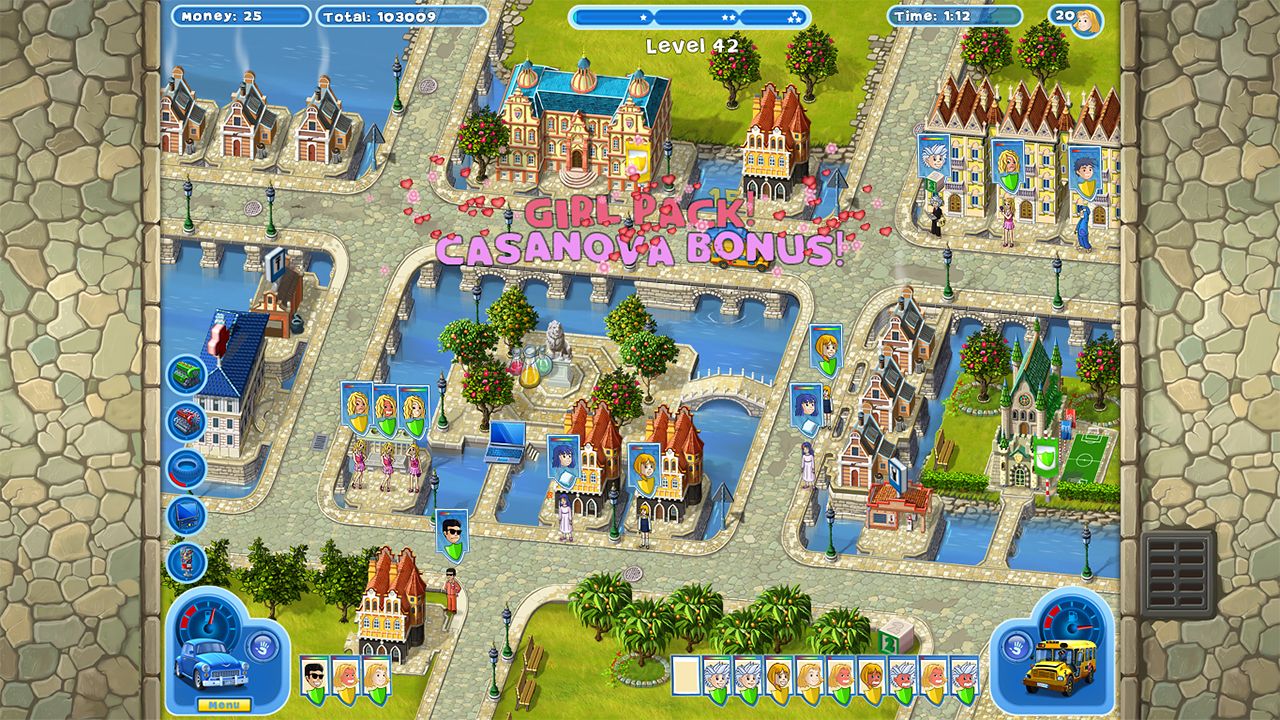Activate the red turbo engine bonus
1280x720 pixels.
[x=186, y=418]
